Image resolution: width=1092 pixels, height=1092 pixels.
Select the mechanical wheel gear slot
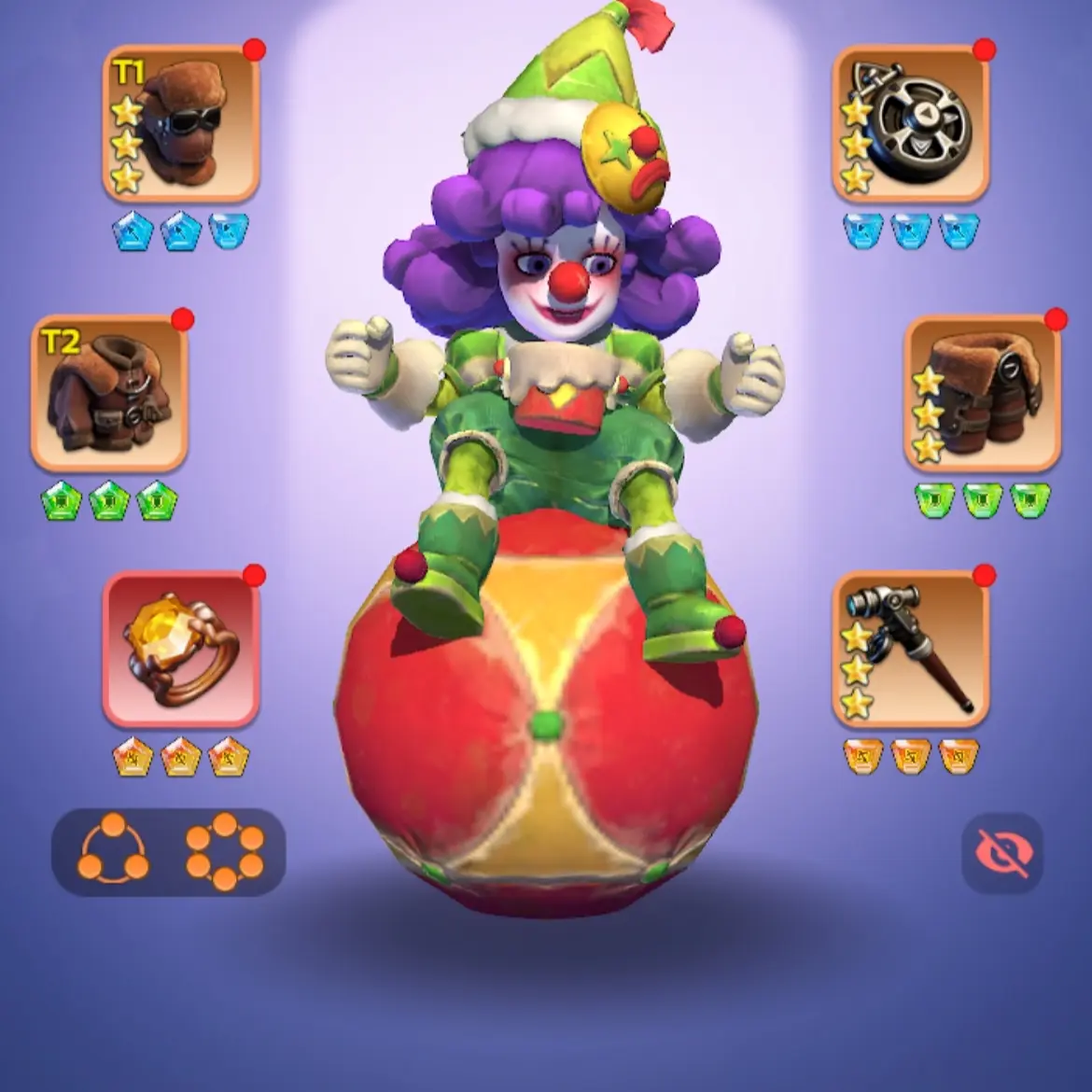(x=910, y=124)
